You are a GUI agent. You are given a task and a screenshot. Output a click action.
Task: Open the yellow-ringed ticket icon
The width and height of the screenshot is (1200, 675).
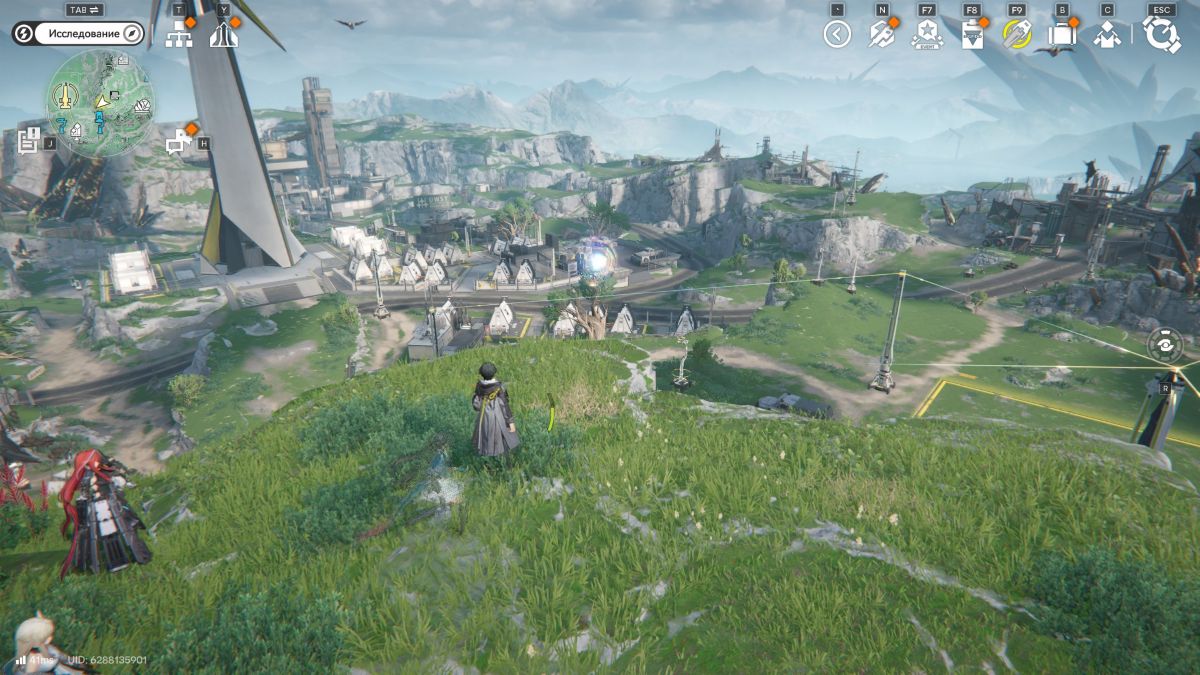coord(1016,35)
